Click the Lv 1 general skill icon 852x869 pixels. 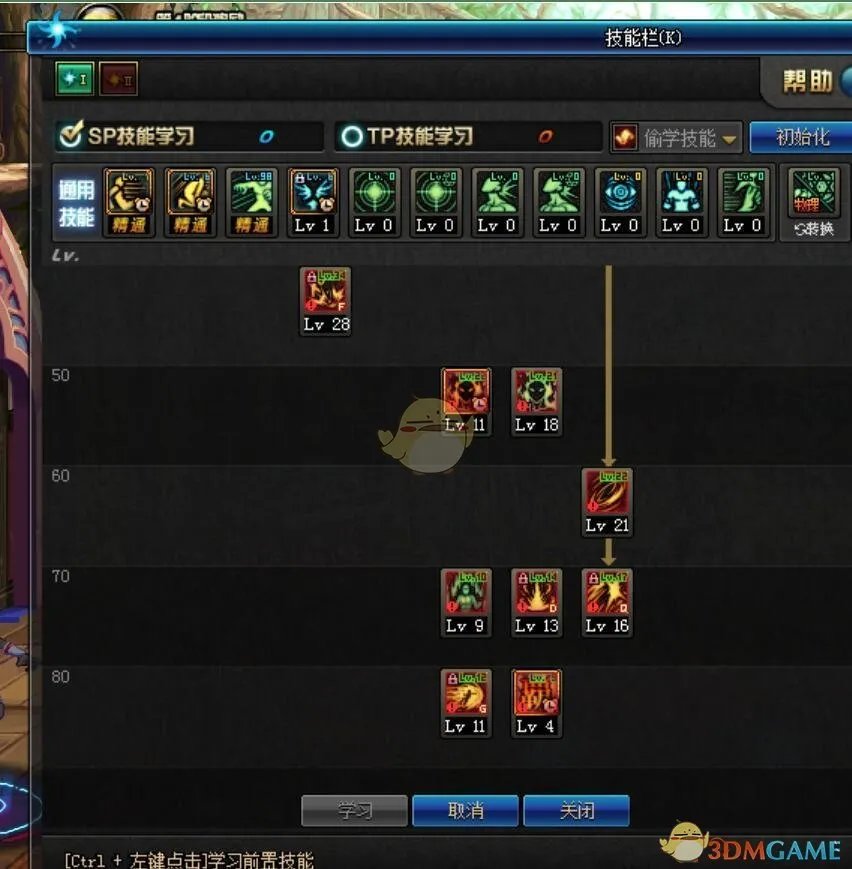click(x=312, y=193)
